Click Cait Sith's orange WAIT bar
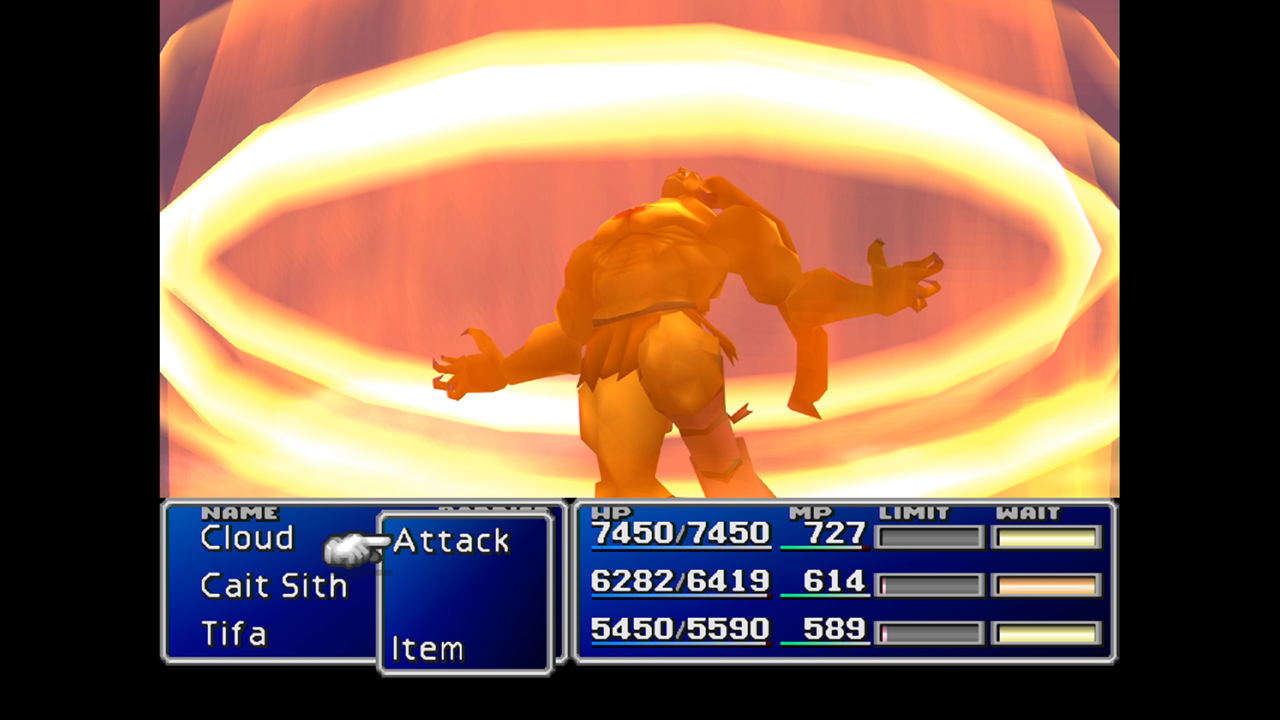 coord(1046,583)
